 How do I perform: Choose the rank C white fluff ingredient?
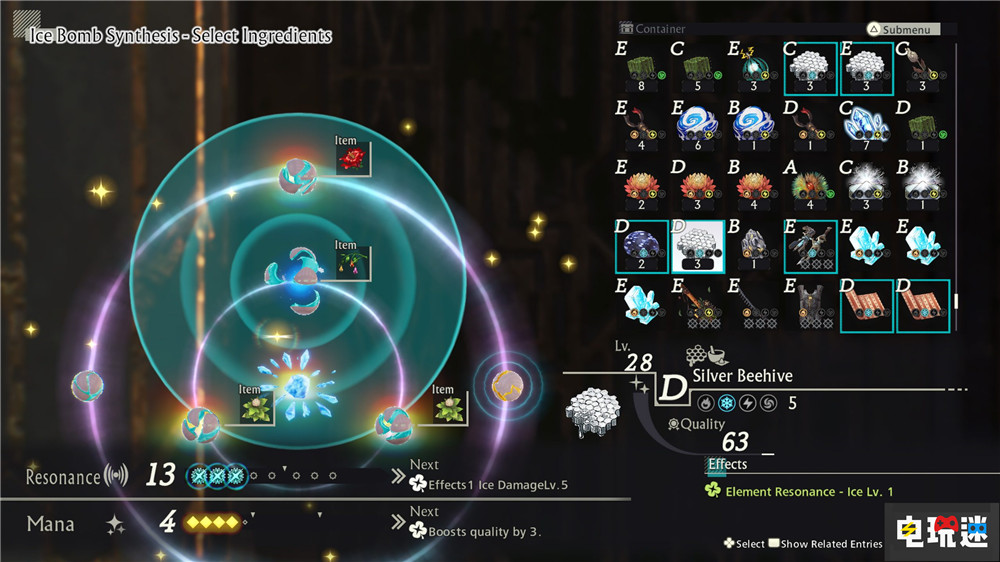865,187
